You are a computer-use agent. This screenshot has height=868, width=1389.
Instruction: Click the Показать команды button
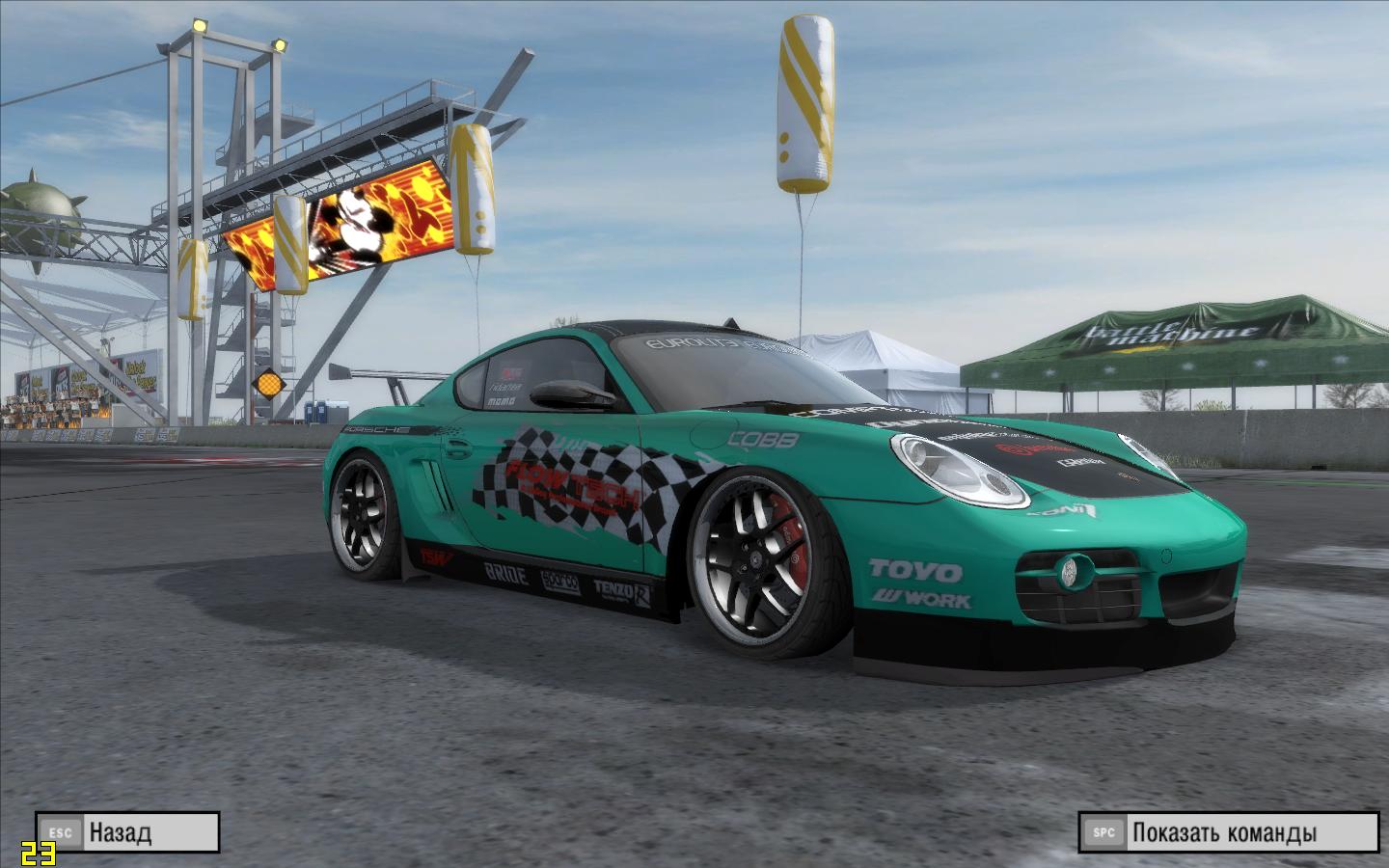coord(1229,831)
